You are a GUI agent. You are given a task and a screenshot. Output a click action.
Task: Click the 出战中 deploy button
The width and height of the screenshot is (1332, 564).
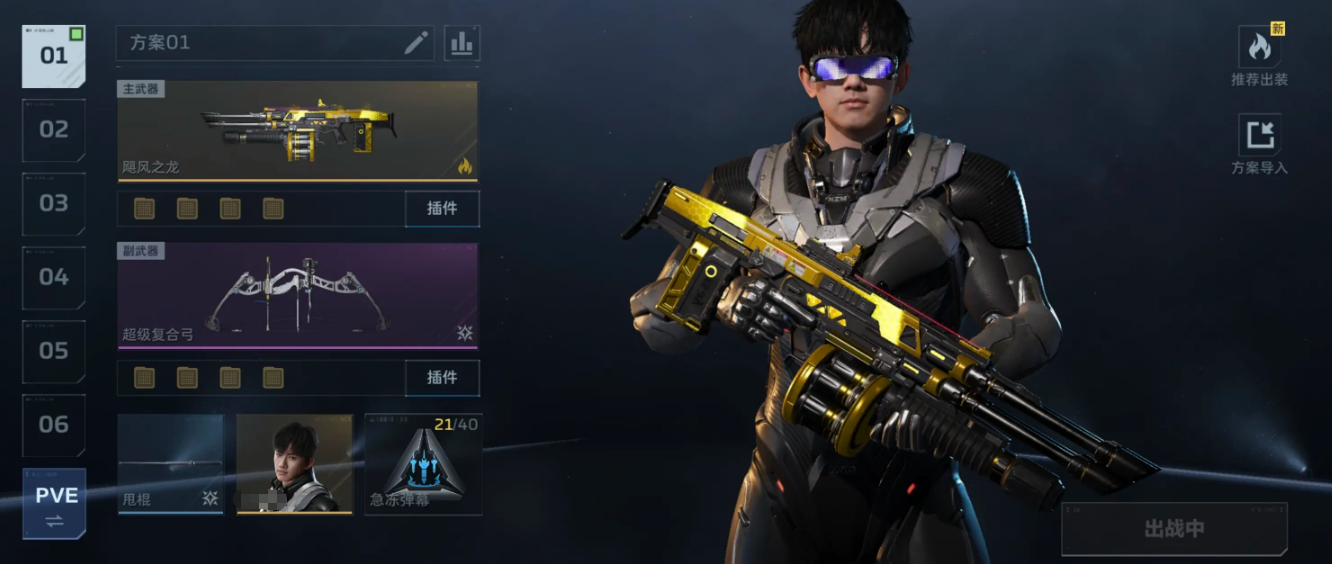click(x=1174, y=529)
